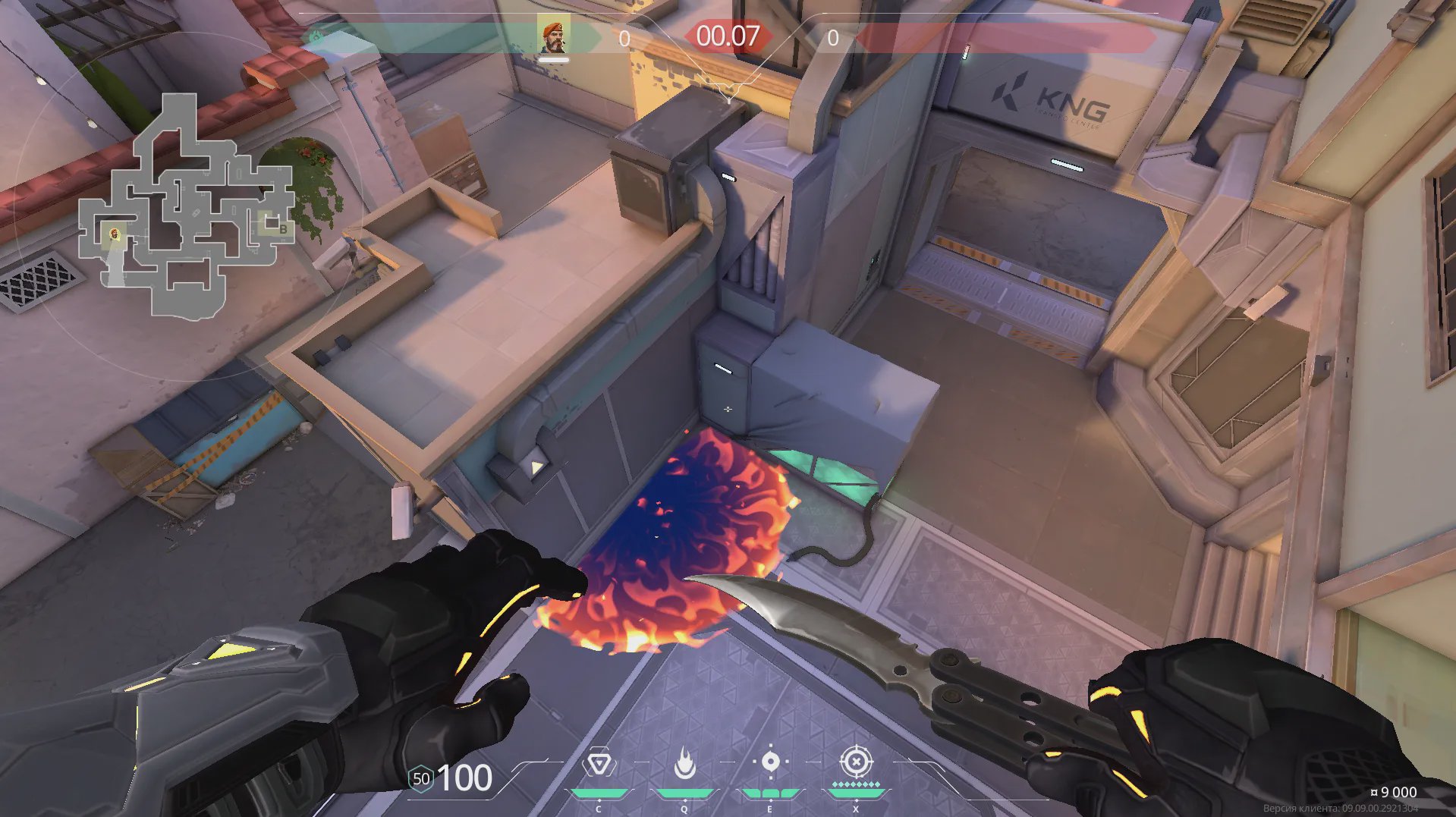Click the minimap of the map
The width and height of the screenshot is (1456, 817).
(x=186, y=206)
